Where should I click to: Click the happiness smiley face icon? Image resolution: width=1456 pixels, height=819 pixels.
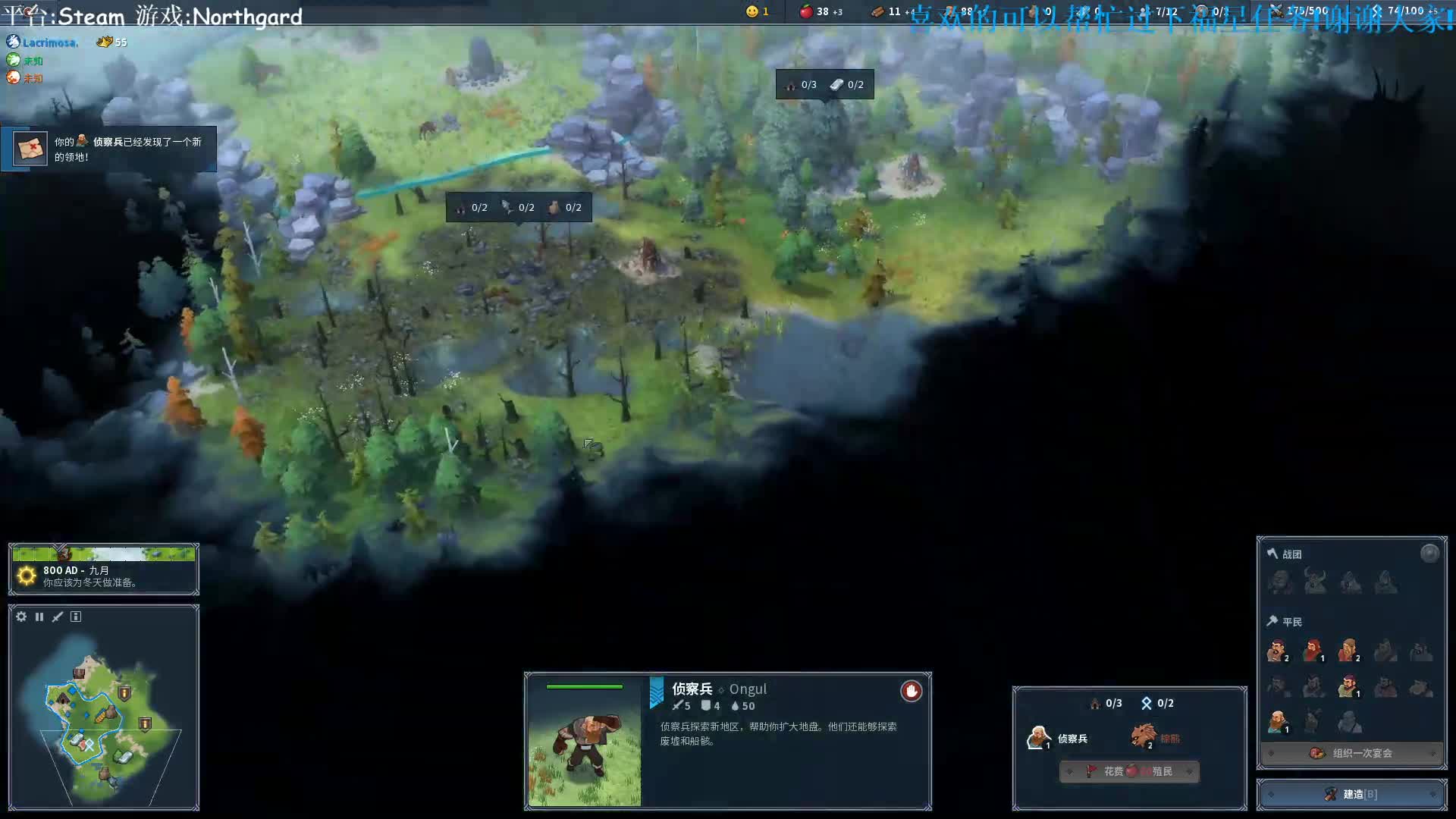[x=752, y=11]
